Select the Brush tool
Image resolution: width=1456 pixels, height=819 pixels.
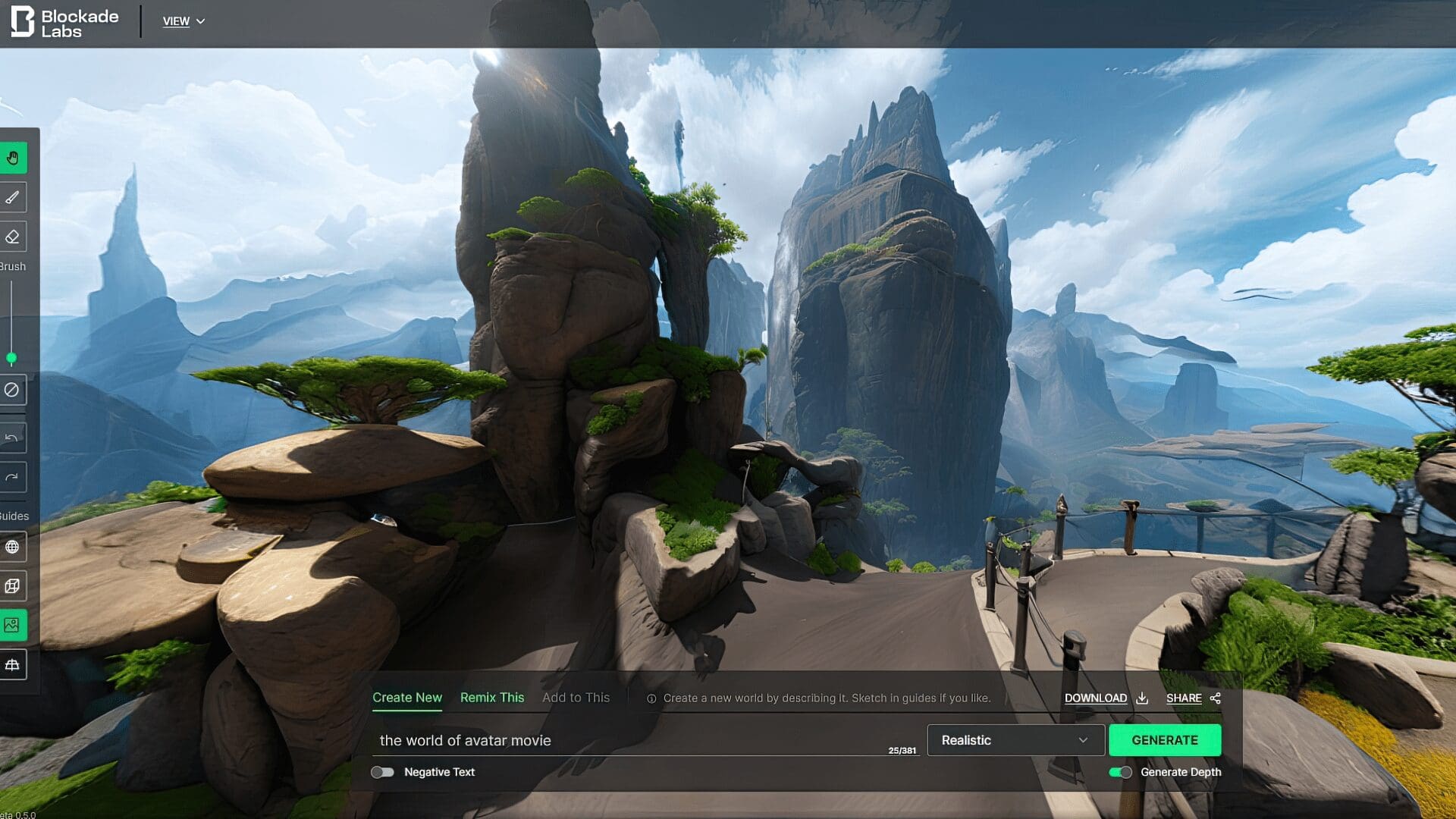14,196
